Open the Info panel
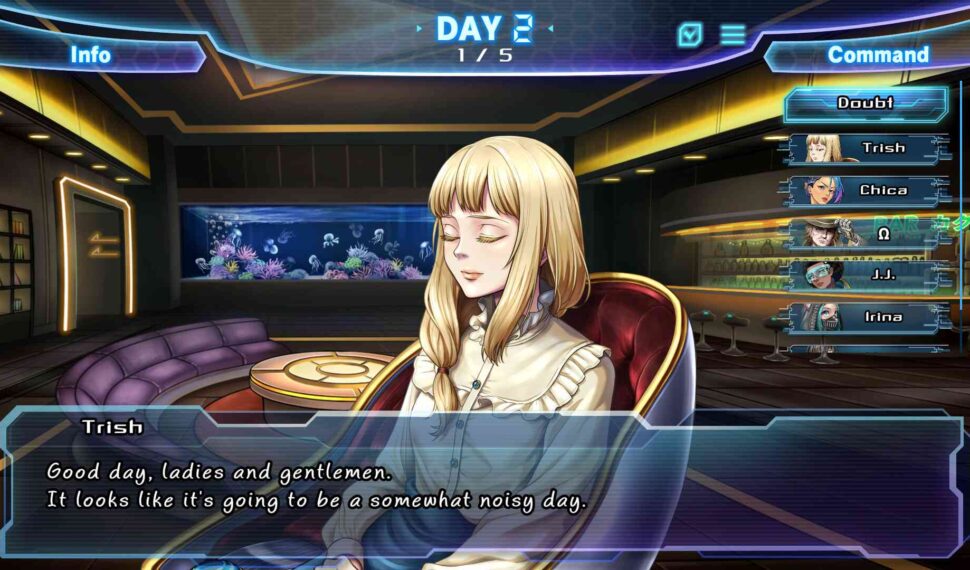This screenshot has height=570, width=970. pyautogui.click(x=90, y=55)
